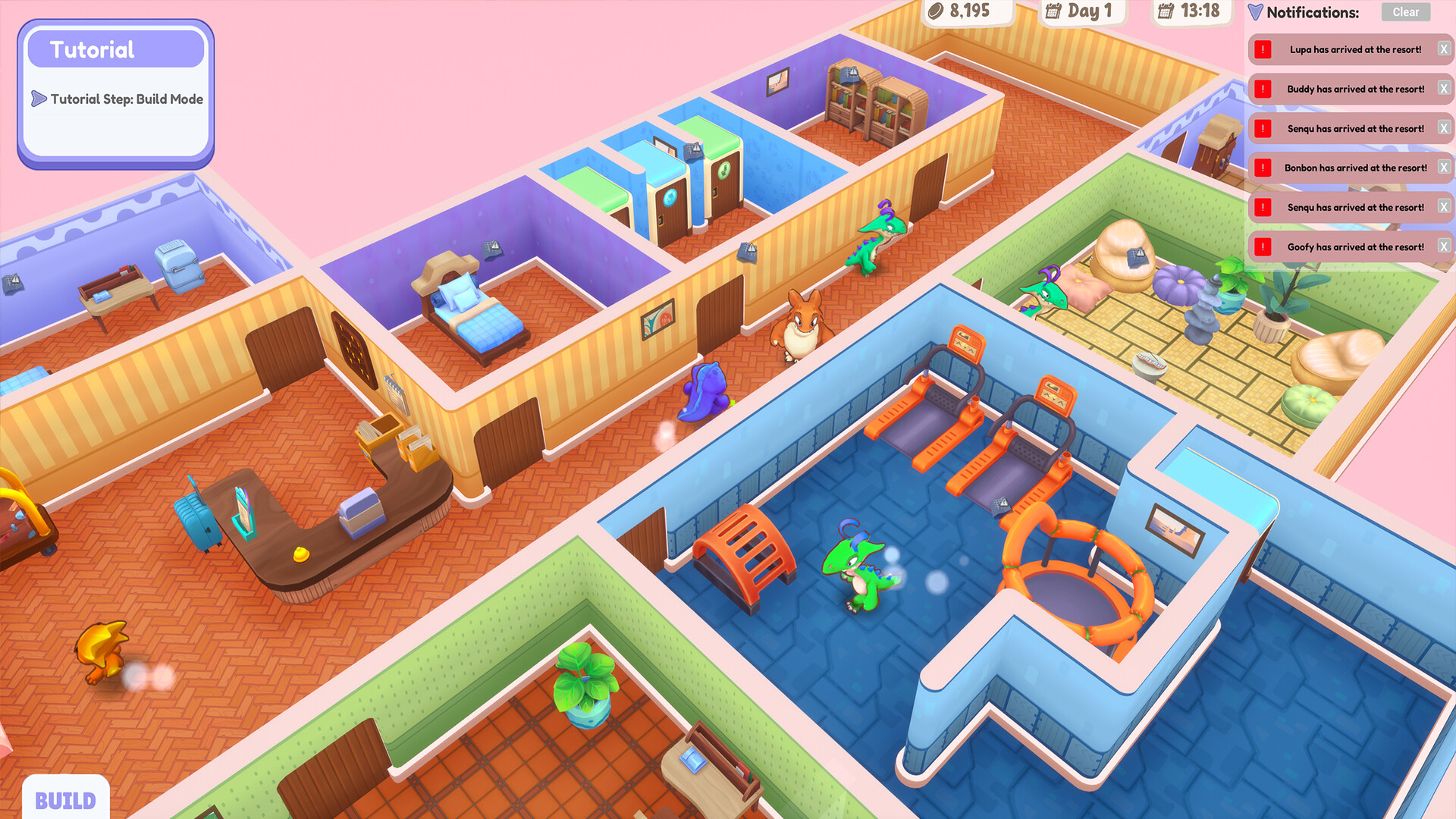The image size is (1456, 819).
Task: Click the red alert icon on Lupa's notification
Action: click(1262, 49)
